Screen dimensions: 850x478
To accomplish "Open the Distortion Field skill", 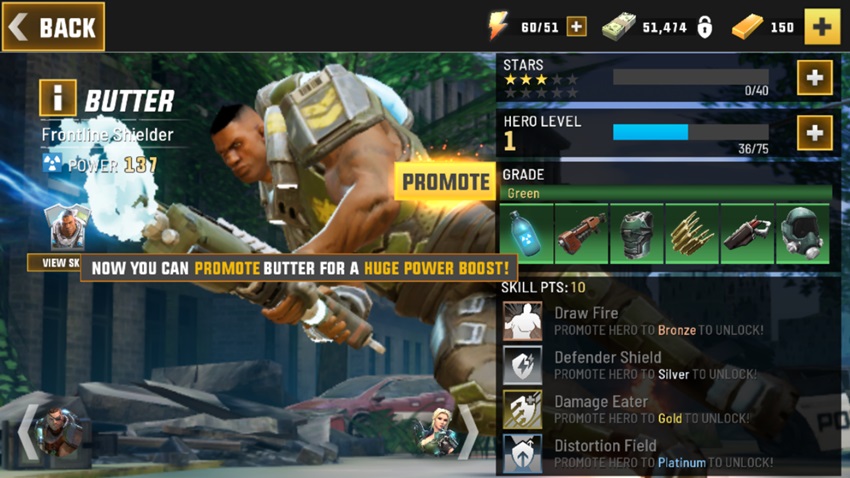I will click(x=523, y=453).
